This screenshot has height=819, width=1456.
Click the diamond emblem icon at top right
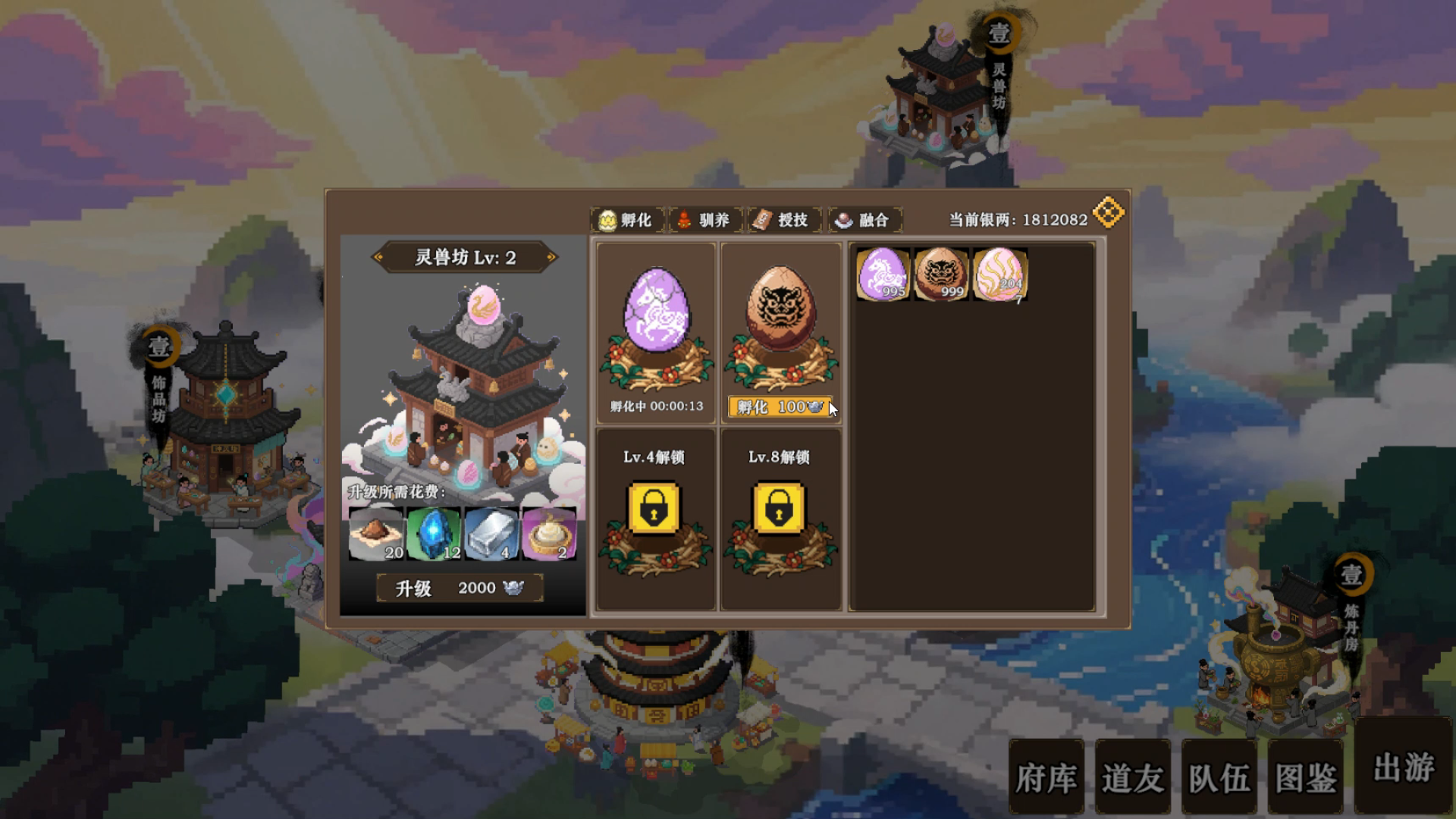1108,212
